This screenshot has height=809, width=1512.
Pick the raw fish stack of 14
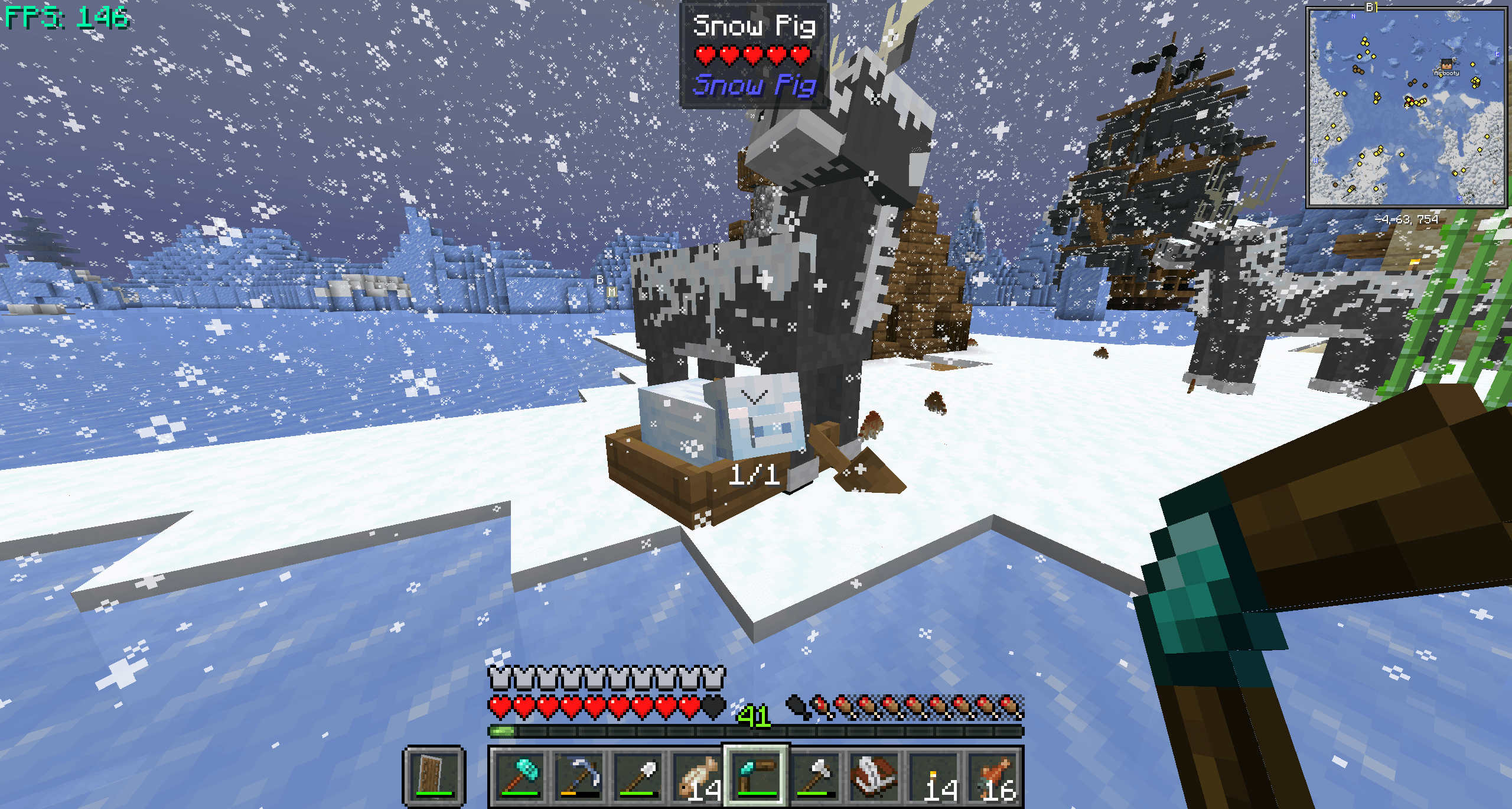pos(700,771)
